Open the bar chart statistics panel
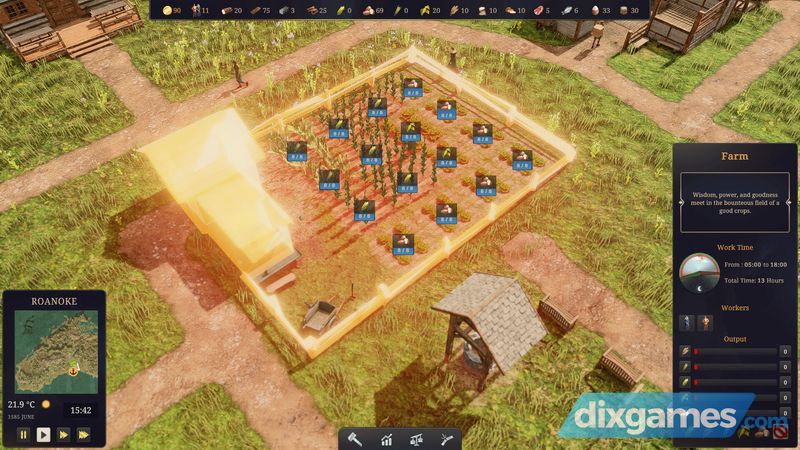Viewport: 800px width, 450px height. pyautogui.click(x=385, y=438)
